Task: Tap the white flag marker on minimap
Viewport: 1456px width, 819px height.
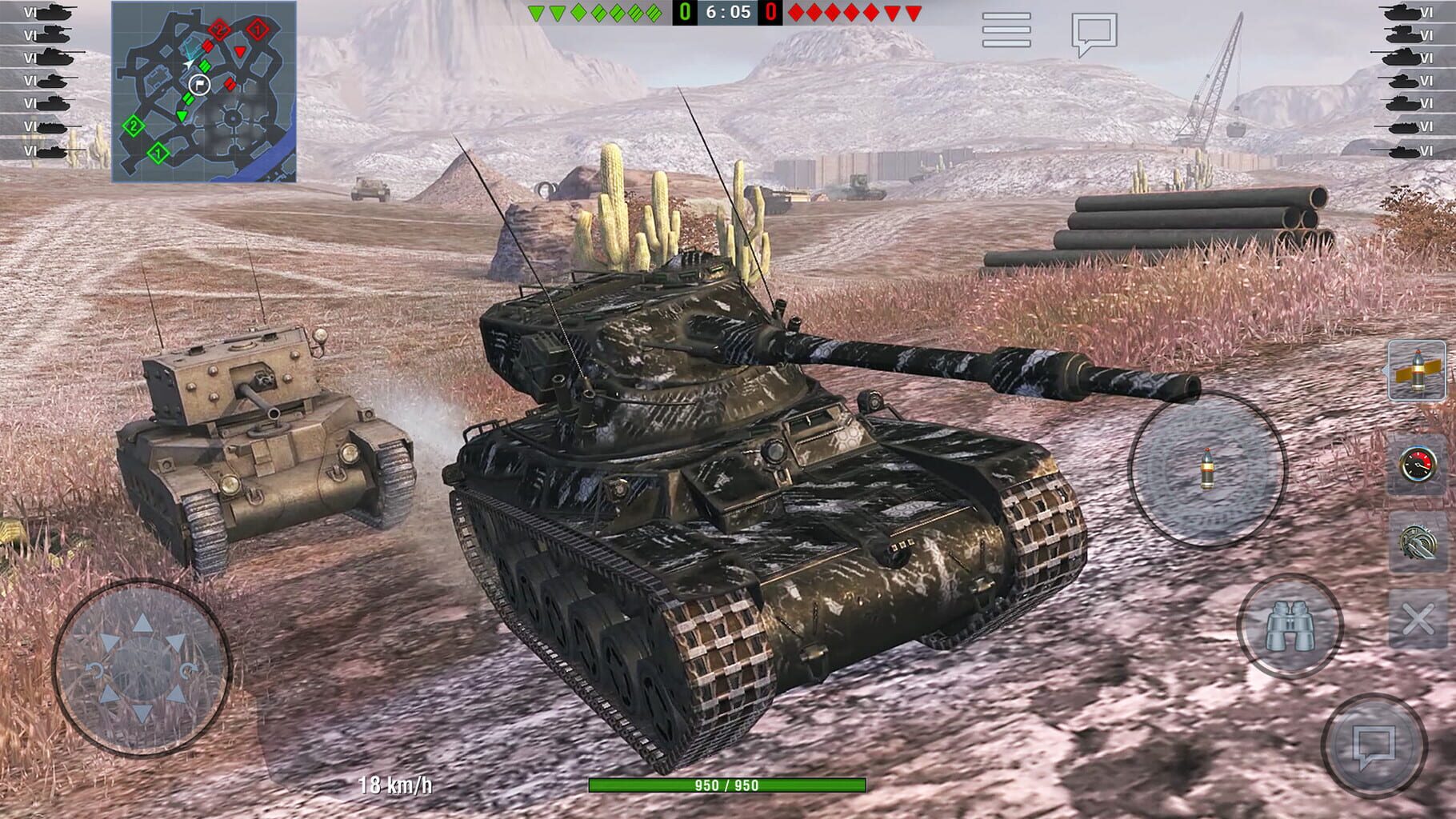Action: pyautogui.click(x=202, y=86)
